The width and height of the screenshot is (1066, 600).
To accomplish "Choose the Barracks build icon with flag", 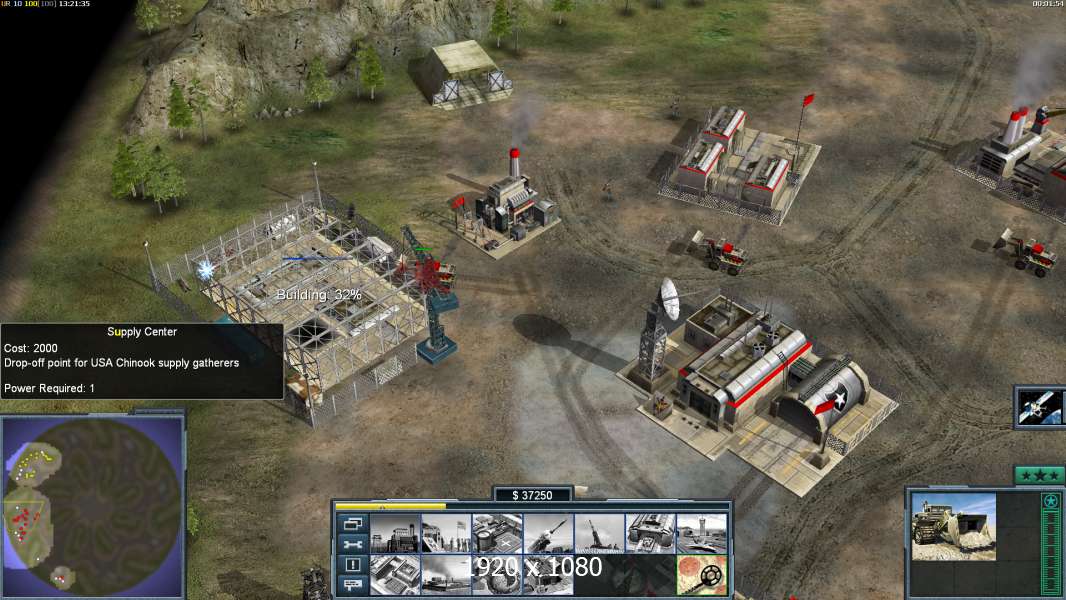I will [x=445, y=533].
